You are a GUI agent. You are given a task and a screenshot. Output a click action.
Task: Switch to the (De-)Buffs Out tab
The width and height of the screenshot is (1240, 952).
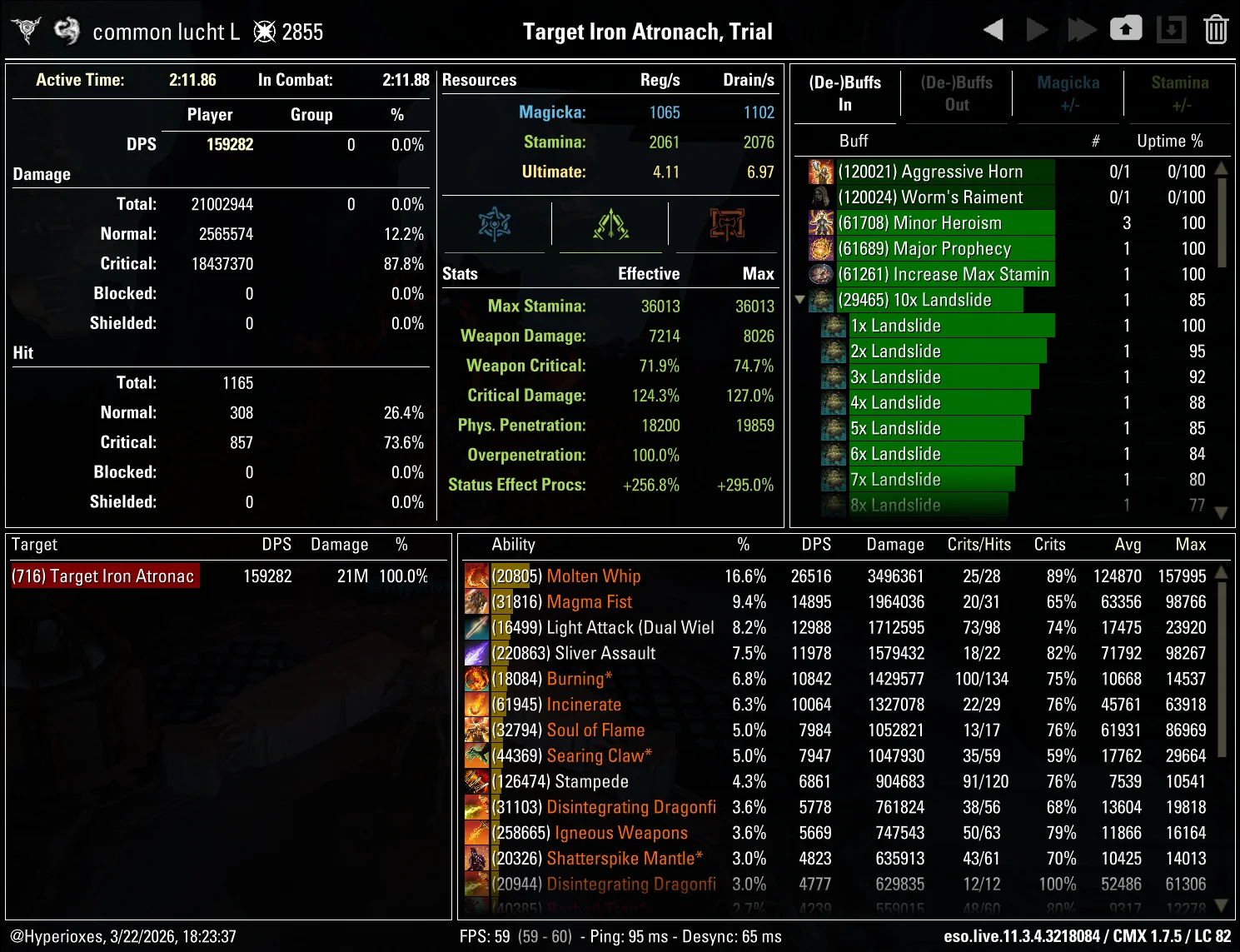point(956,92)
